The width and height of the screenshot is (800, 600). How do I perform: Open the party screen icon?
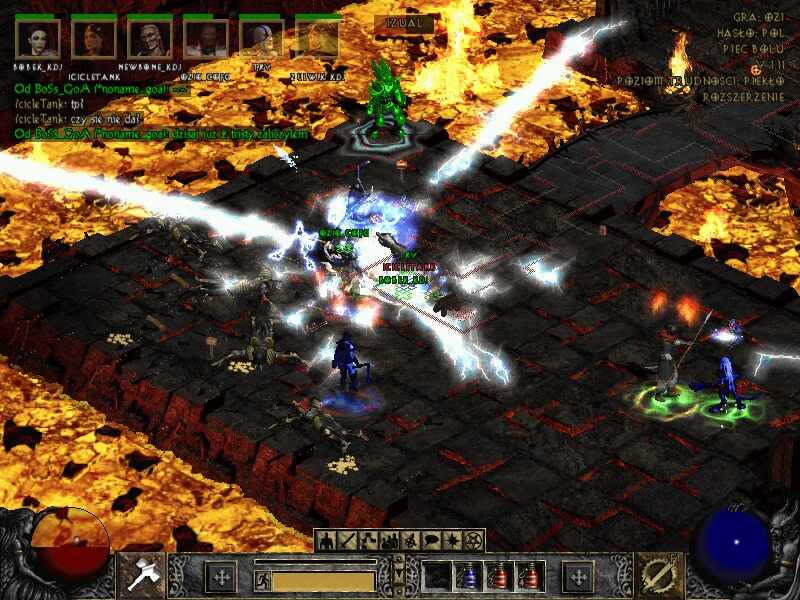[389, 541]
